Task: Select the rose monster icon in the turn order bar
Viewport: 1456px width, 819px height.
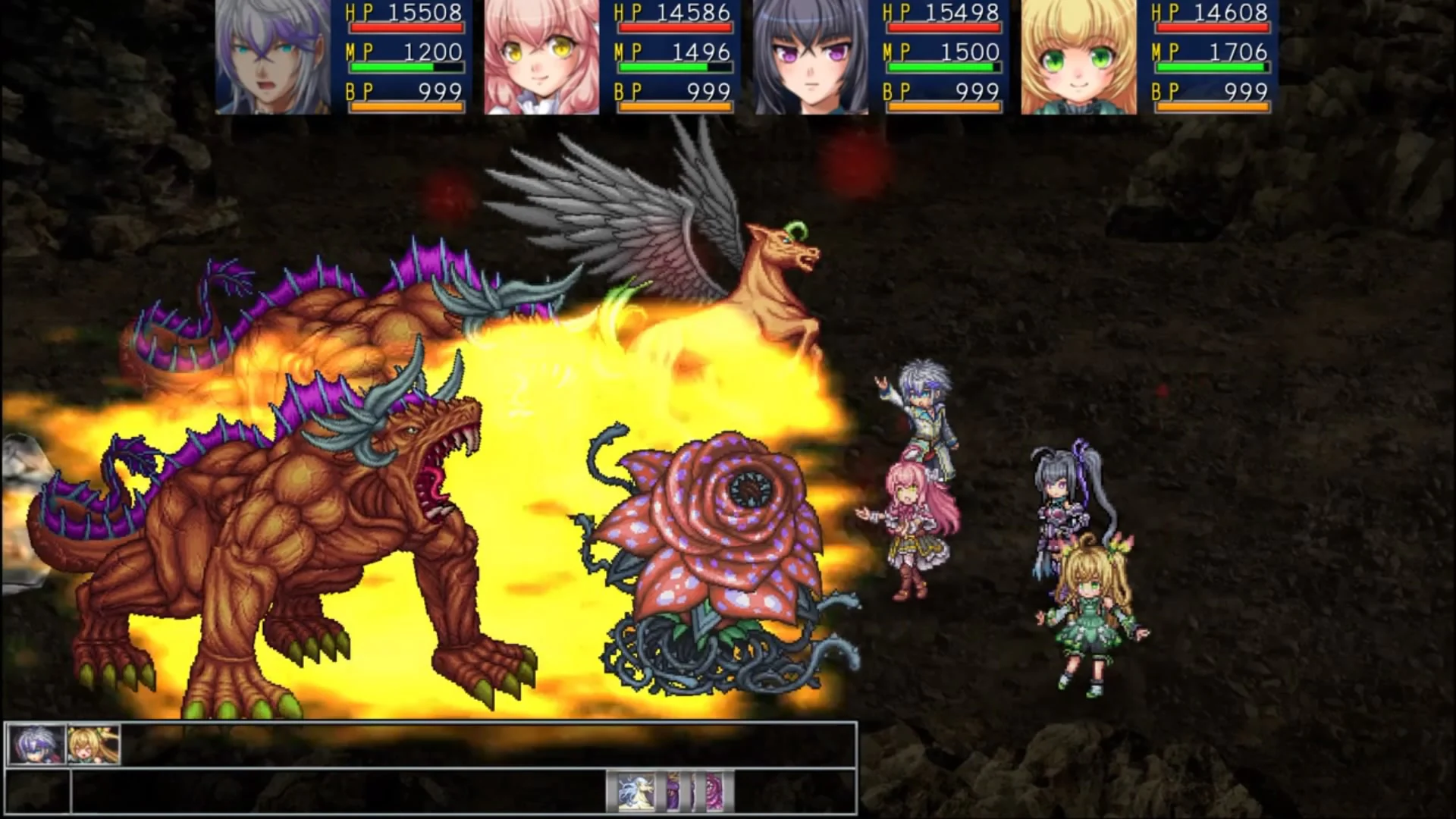Action: pyautogui.click(x=714, y=792)
